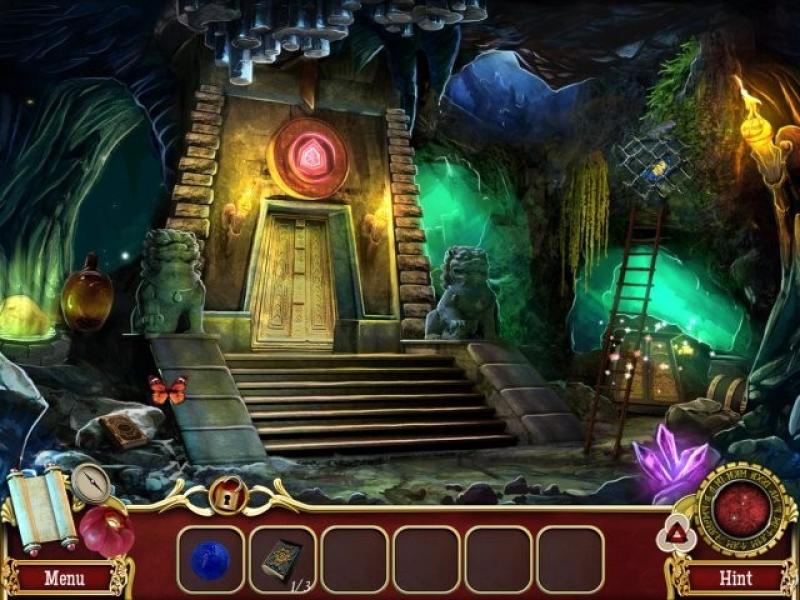
Task: Open the Menu button
Action: (64, 578)
